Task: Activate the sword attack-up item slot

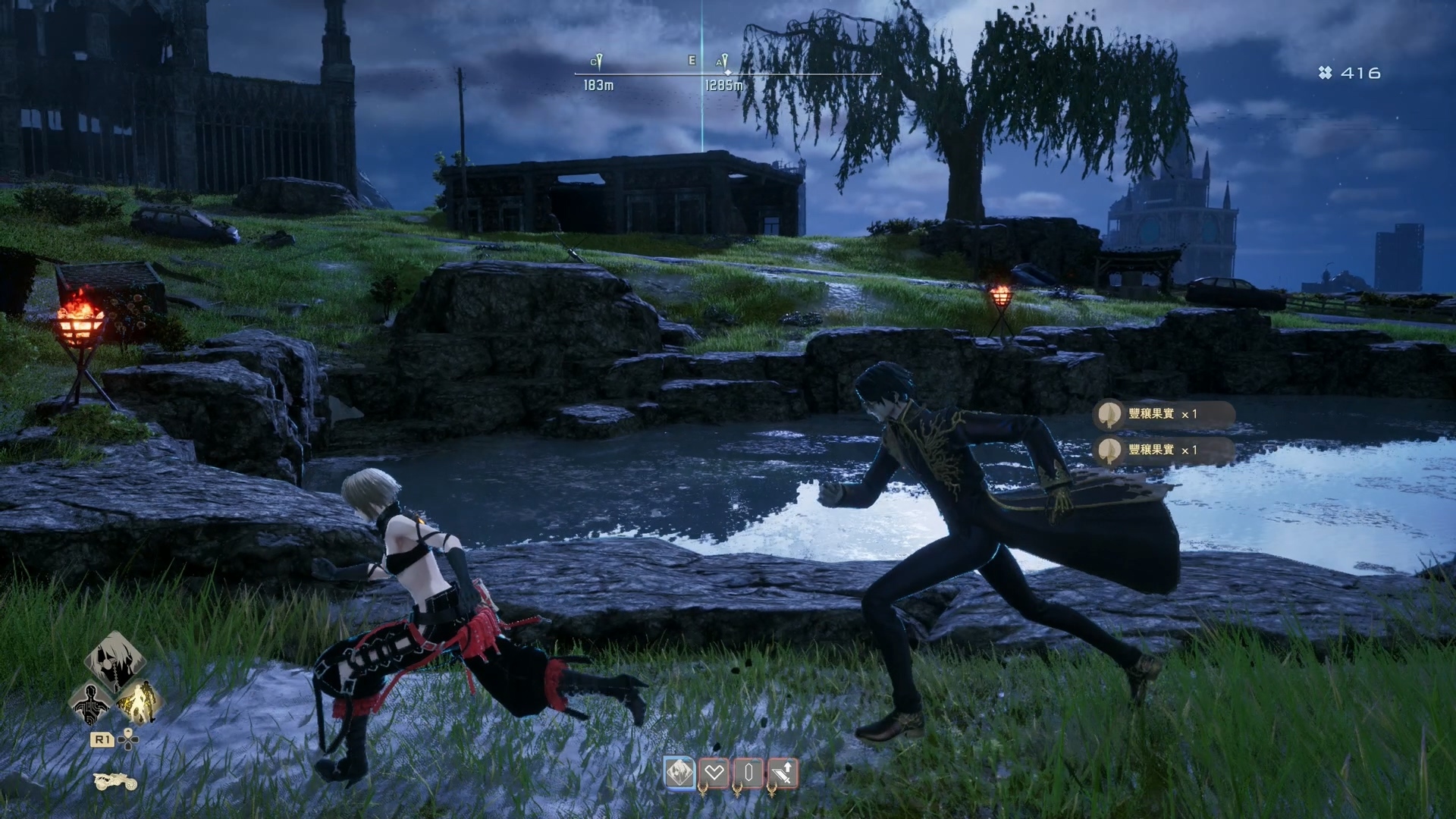Action: (x=783, y=773)
